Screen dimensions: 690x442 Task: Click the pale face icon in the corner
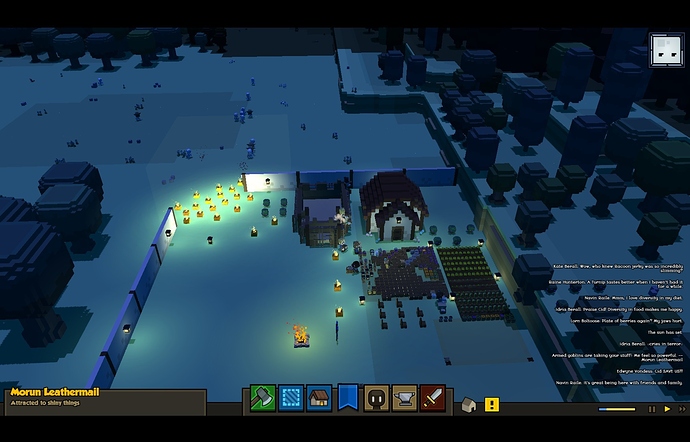[666, 50]
